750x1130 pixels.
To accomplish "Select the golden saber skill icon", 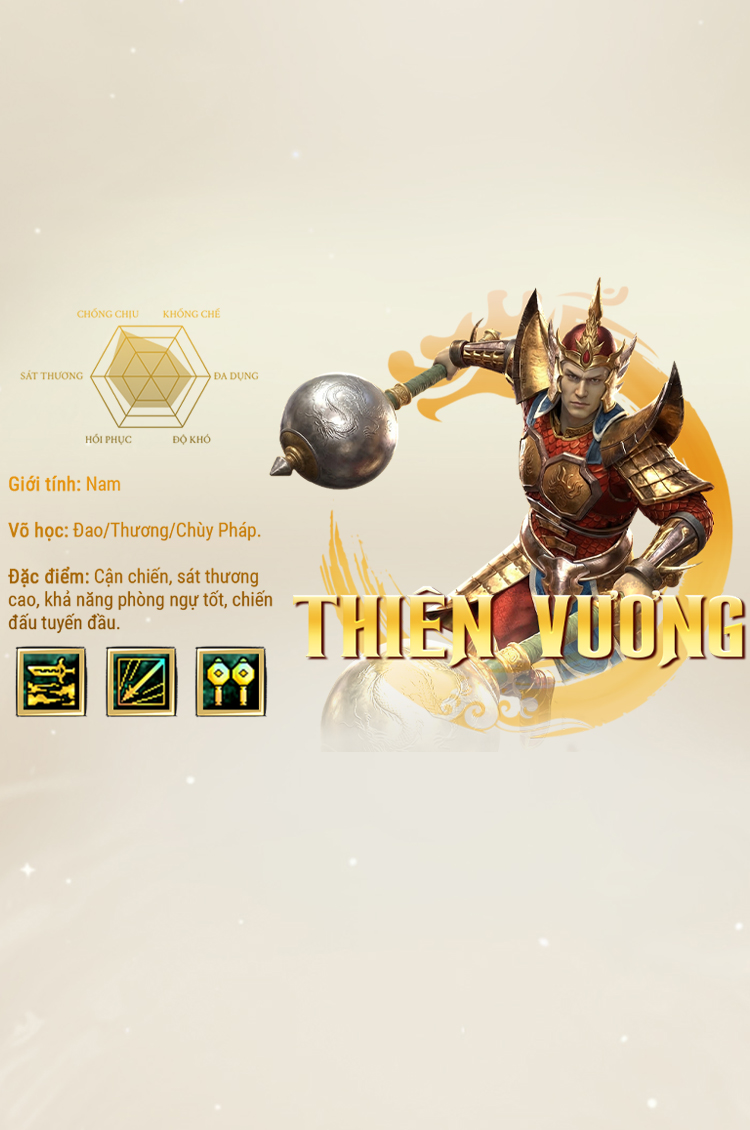I will pos(51,681).
